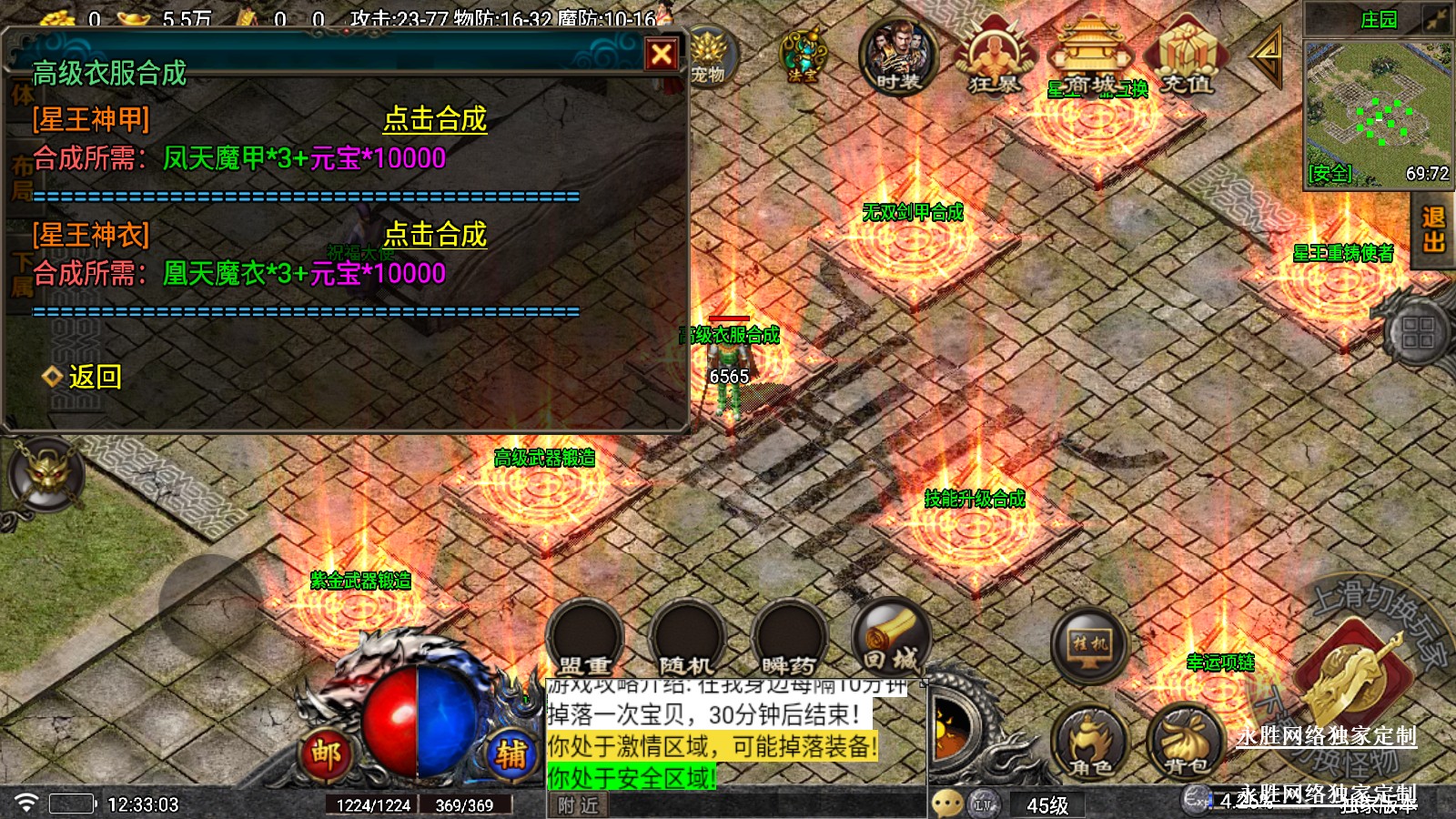Open the 法宝 treasure icon
The height and width of the screenshot is (819, 1456).
804,55
